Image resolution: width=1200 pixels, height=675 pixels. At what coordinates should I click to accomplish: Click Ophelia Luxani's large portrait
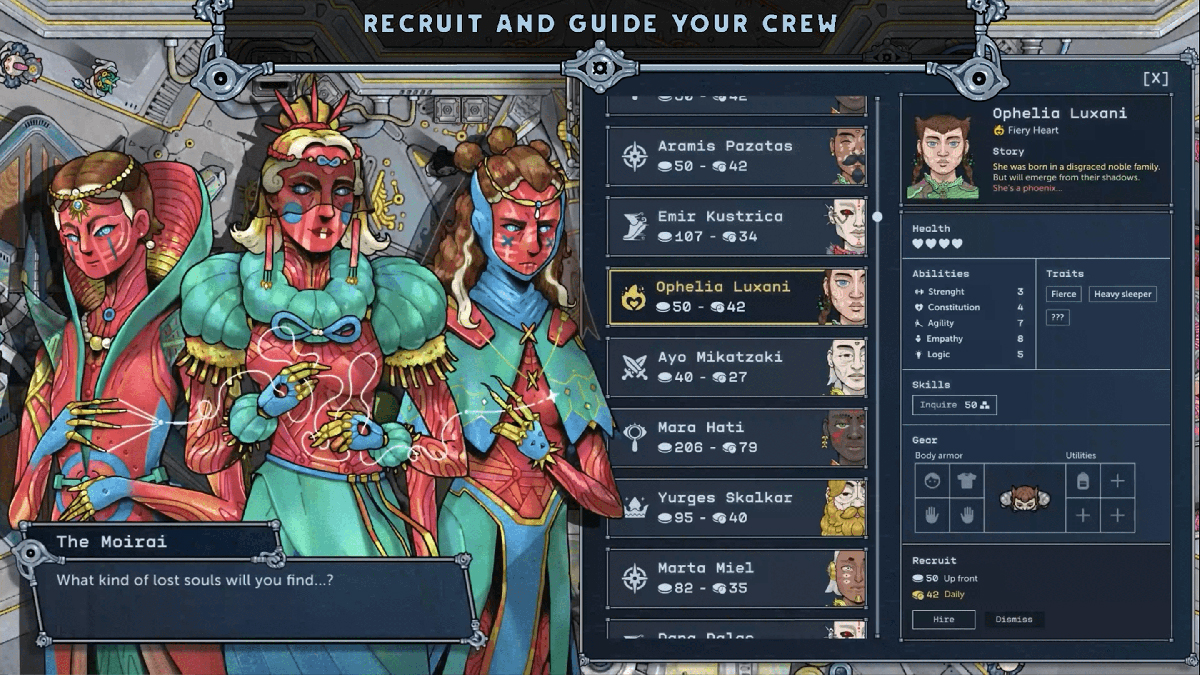[942, 156]
